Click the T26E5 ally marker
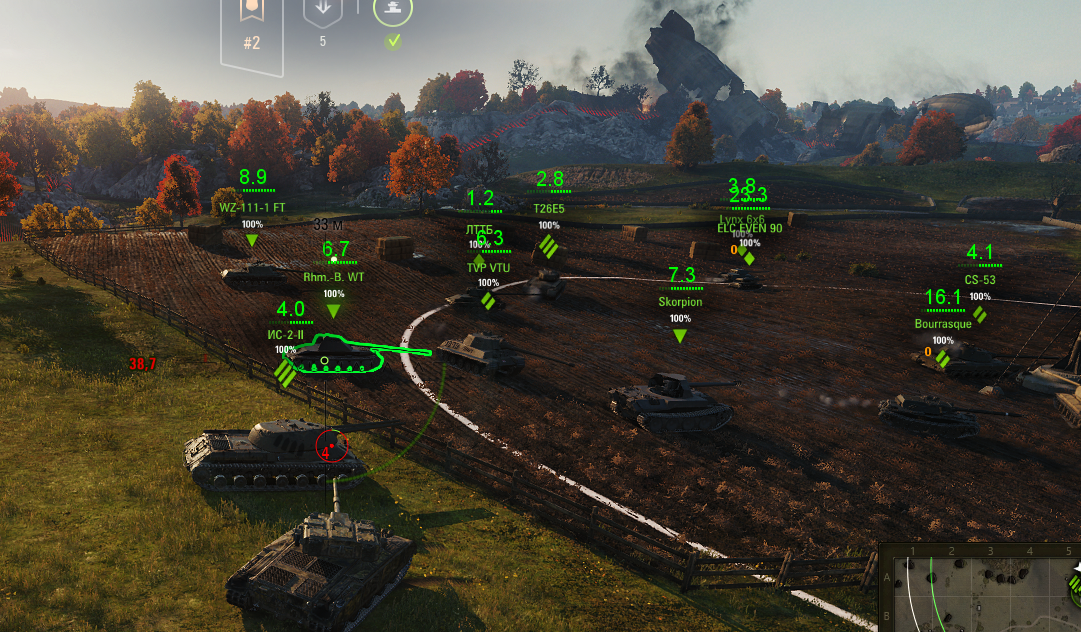 [548, 209]
